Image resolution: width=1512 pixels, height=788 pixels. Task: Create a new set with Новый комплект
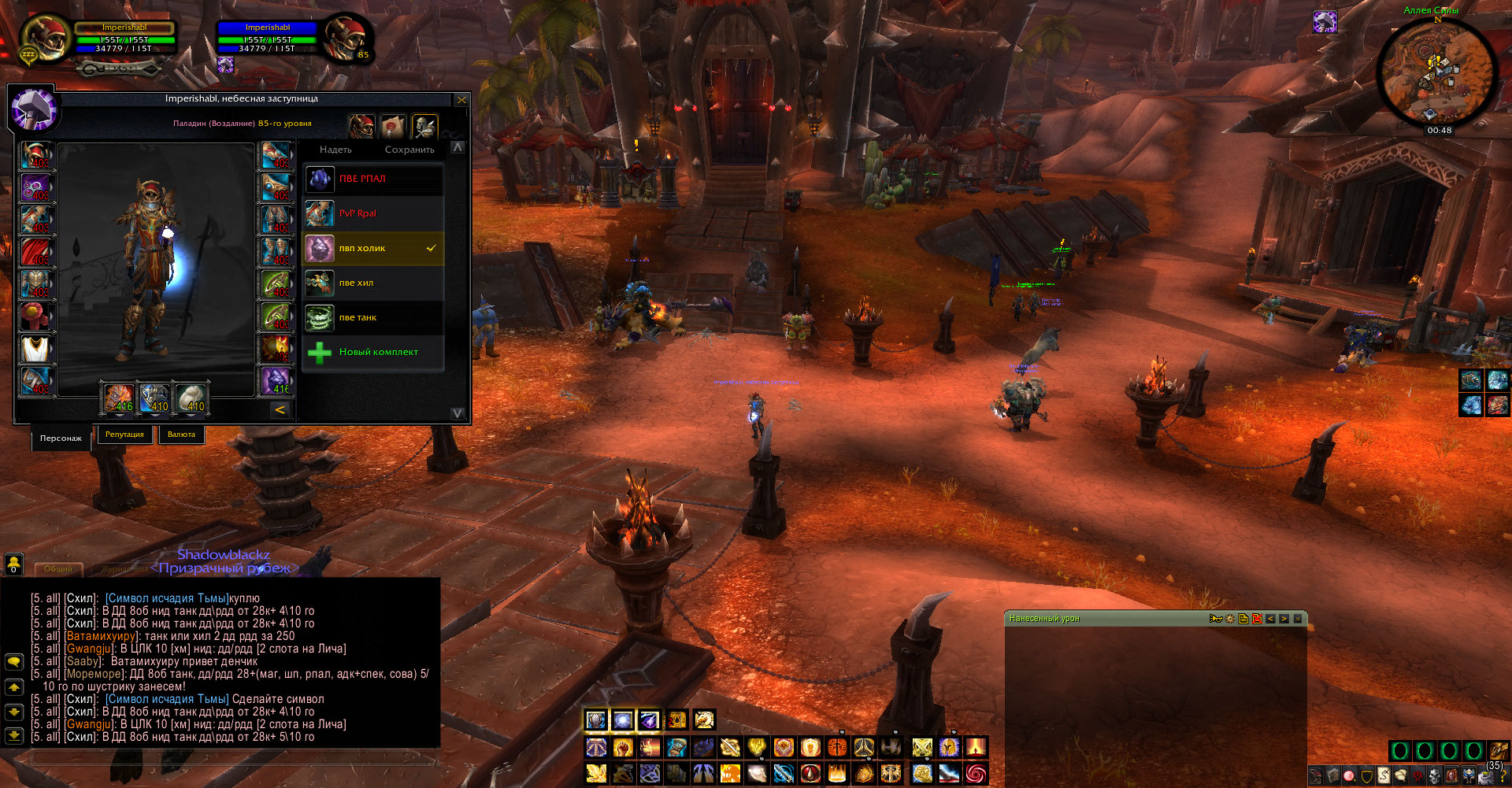click(374, 353)
